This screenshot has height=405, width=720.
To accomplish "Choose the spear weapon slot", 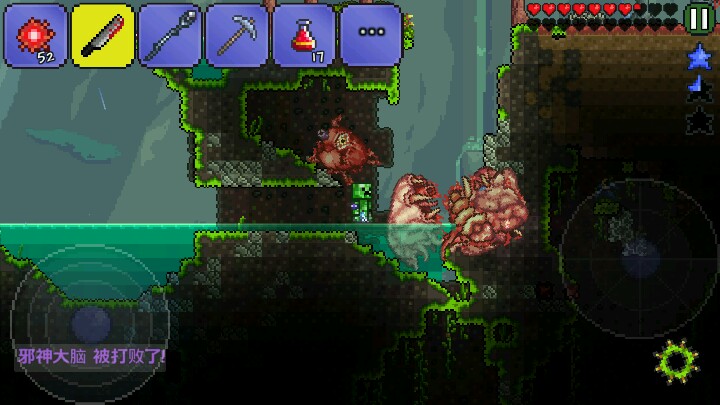I will tap(170, 35).
